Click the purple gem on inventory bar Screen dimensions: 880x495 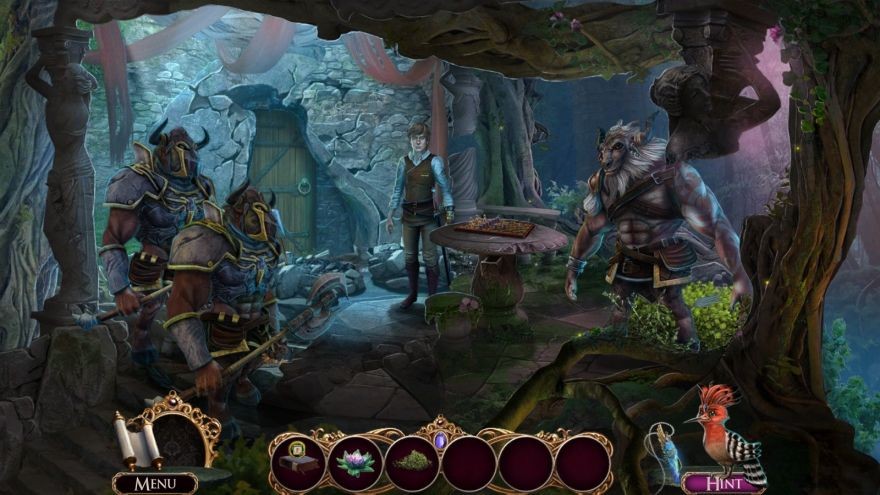tap(441, 439)
